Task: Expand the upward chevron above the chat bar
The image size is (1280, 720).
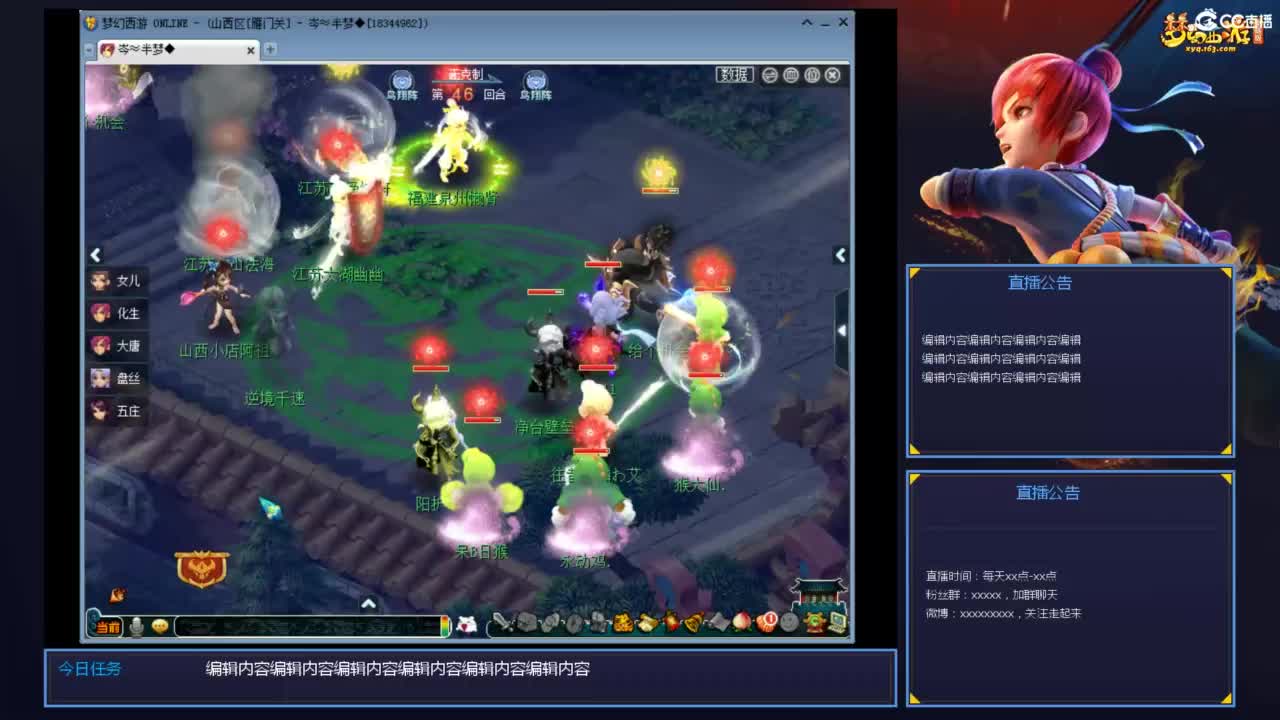Action: coord(368,604)
